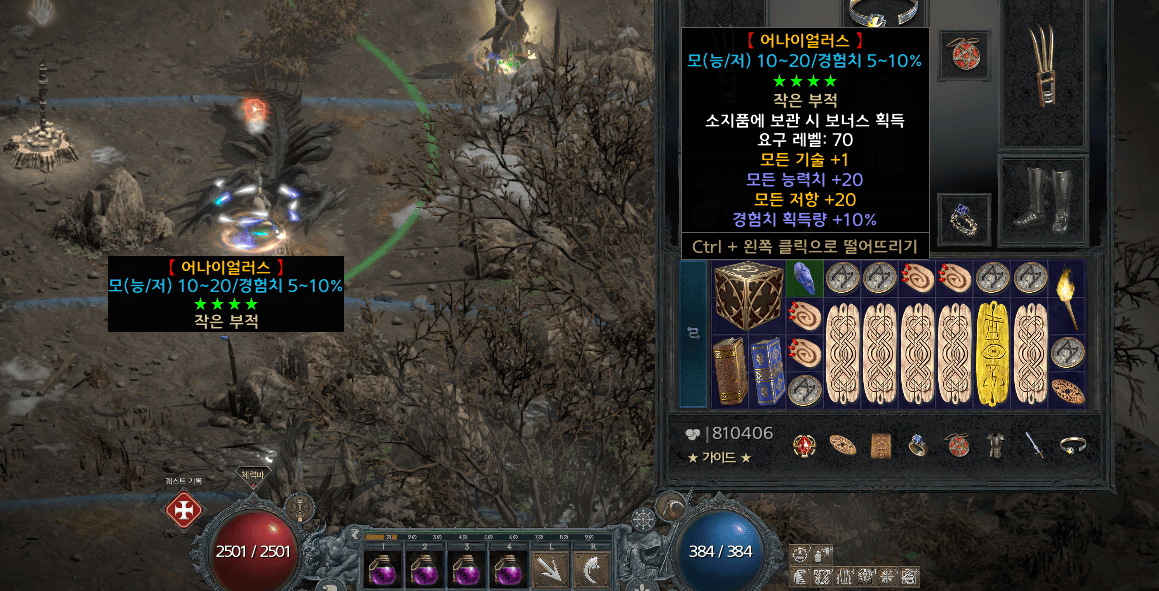Select the brown tome in inventory
The width and height of the screenshot is (1159, 591).
[x=729, y=371]
